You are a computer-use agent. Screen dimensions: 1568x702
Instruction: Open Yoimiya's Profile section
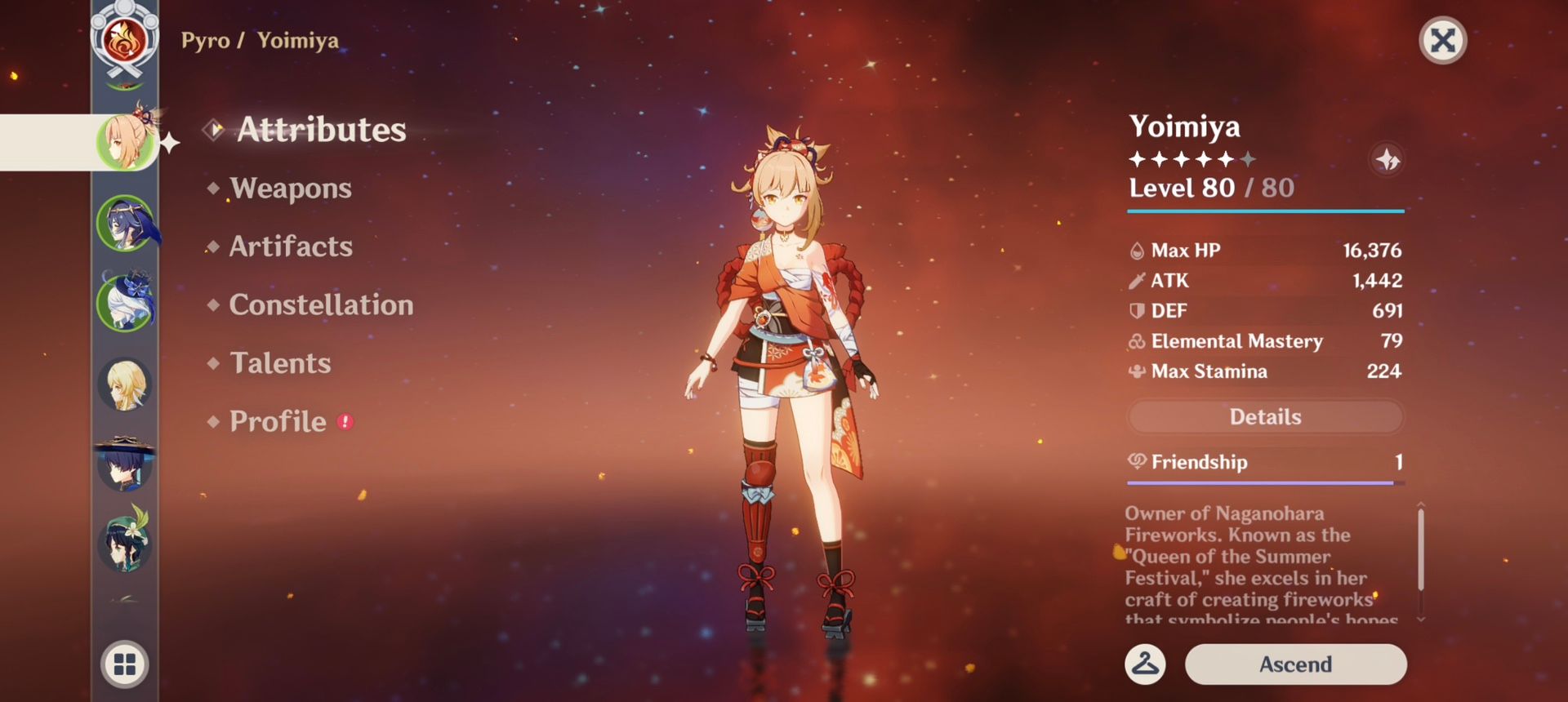278,422
